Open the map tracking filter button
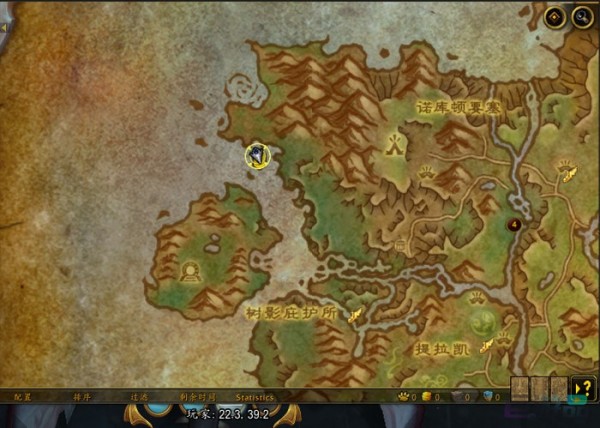The height and width of the screenshot is (428, 600). tap(554, 18)
